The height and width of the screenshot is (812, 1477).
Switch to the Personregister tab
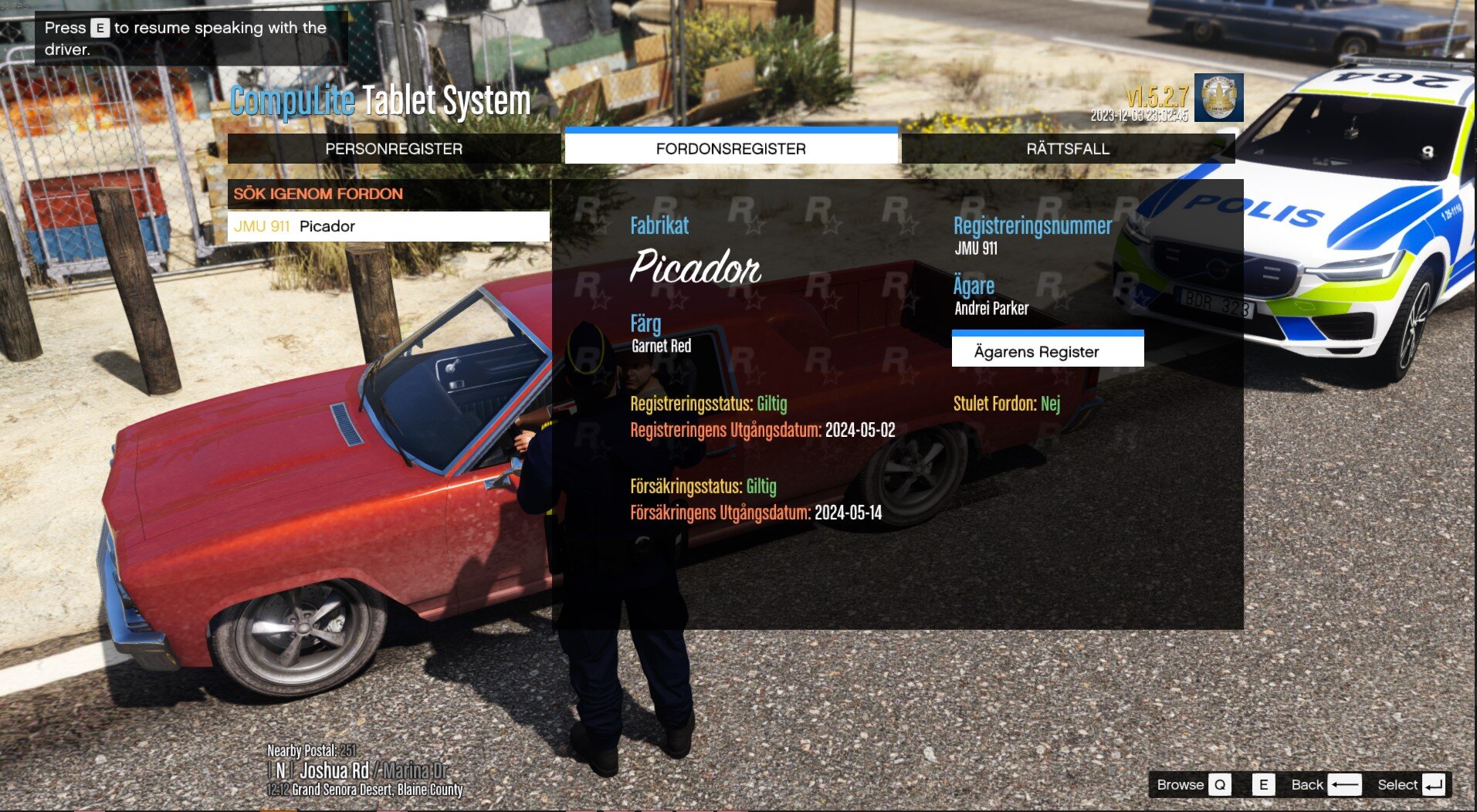click(x=394, y=149)
